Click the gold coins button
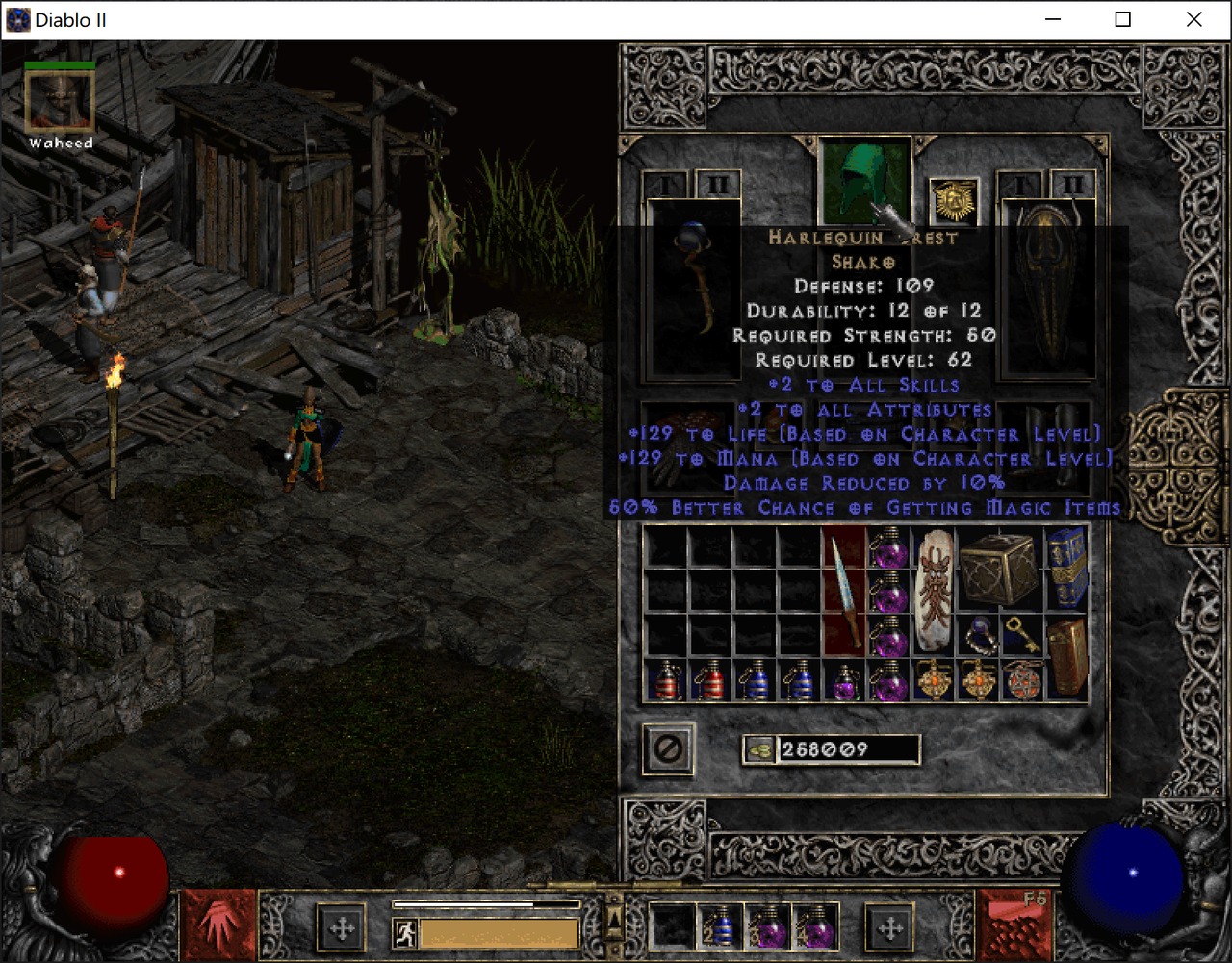The image size is (1232, 963). 760,749
